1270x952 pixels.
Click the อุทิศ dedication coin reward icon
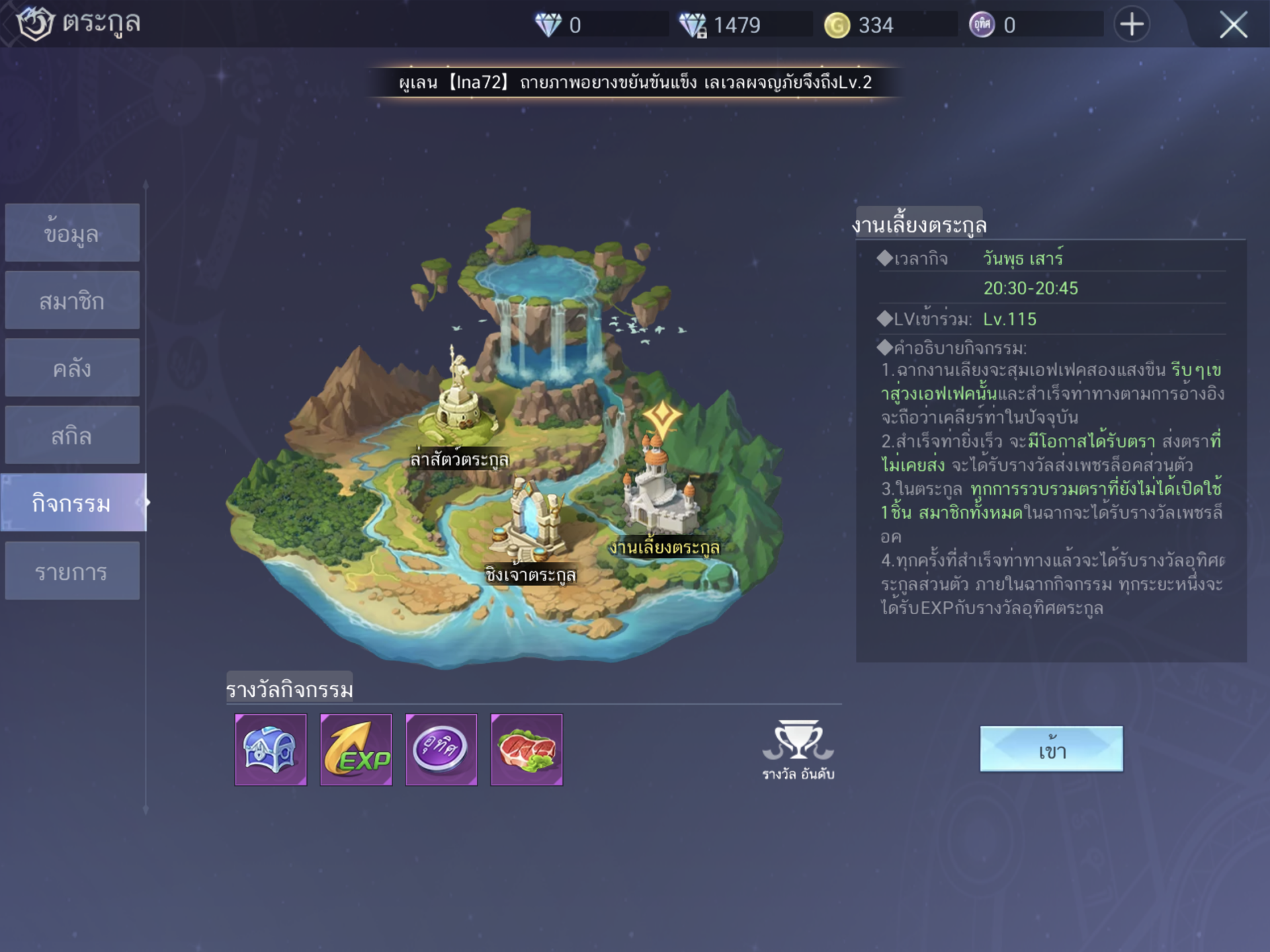pyautogui.click(x=441, y=750)
